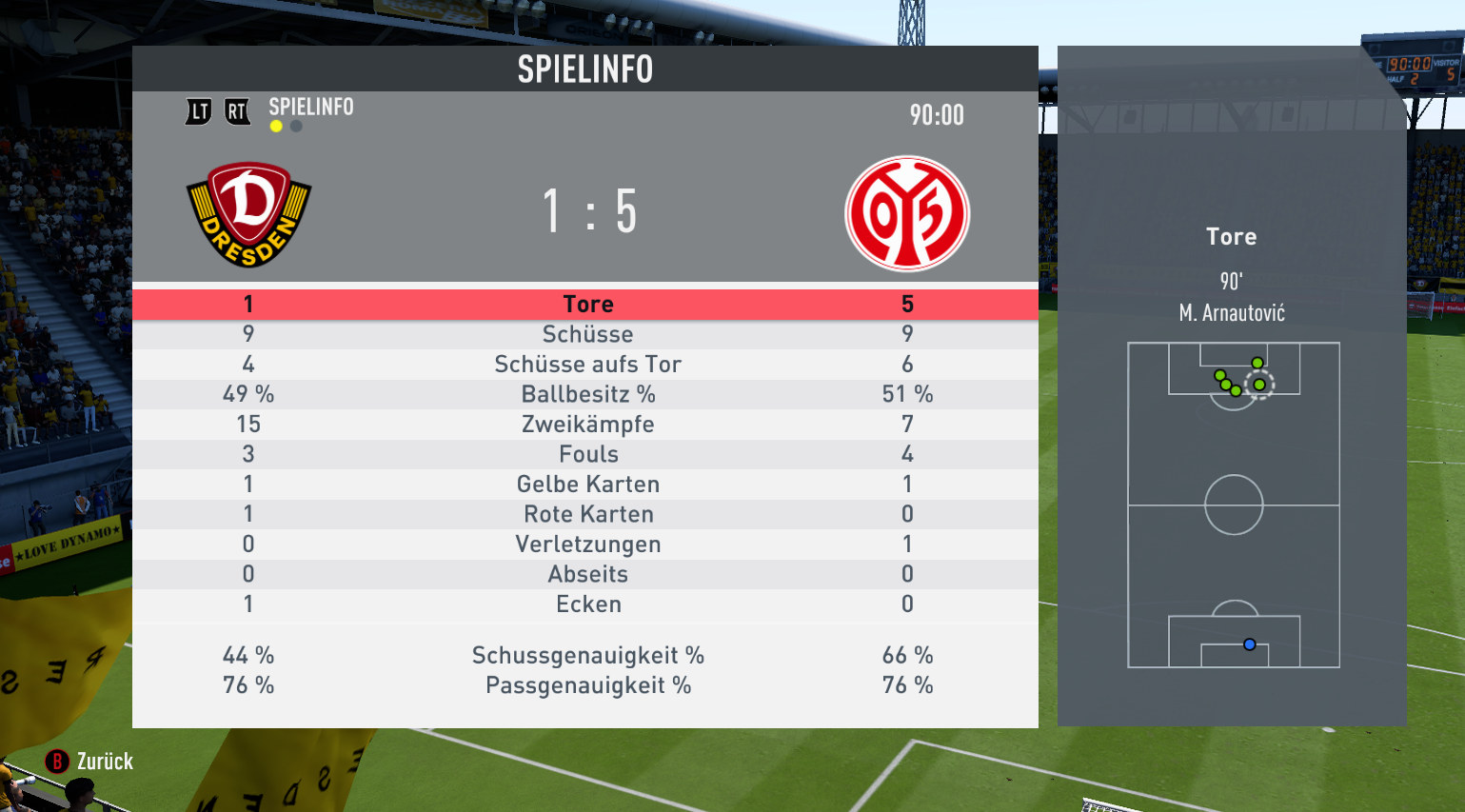The height and width of the screenshot is (812, 1465).
Task: Choose the Passgenauigkeit % row
Action: pos(587,685)
